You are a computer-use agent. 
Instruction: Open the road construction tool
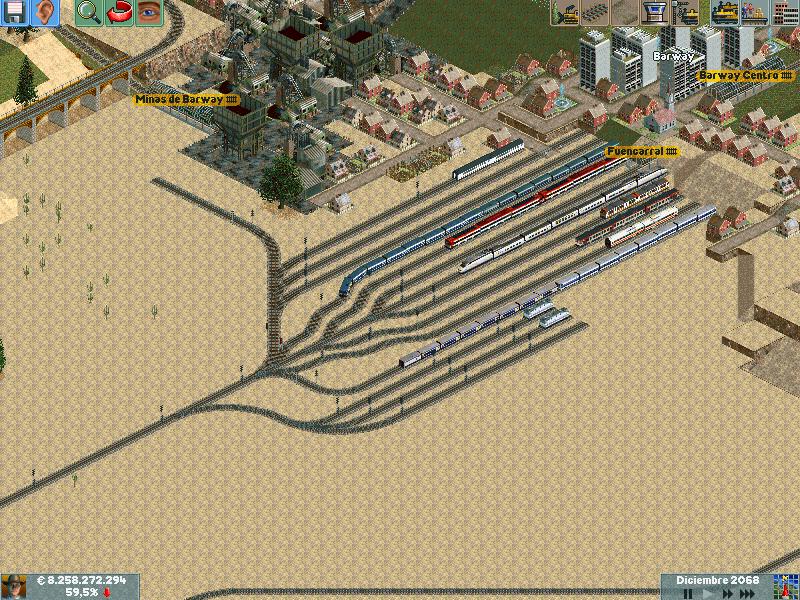coord(625,12)
